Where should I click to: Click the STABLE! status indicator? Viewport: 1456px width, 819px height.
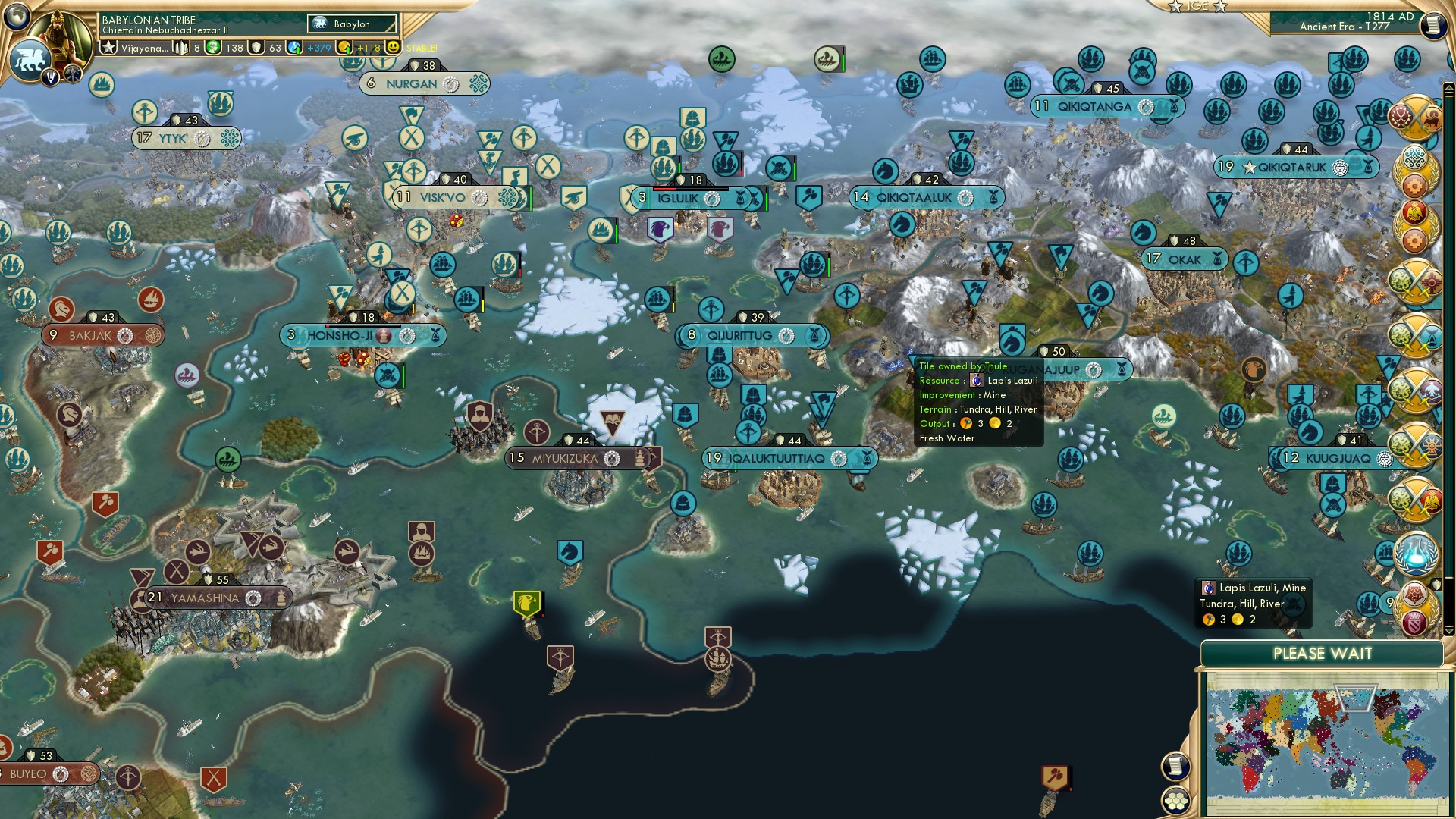tap(422, 48)
